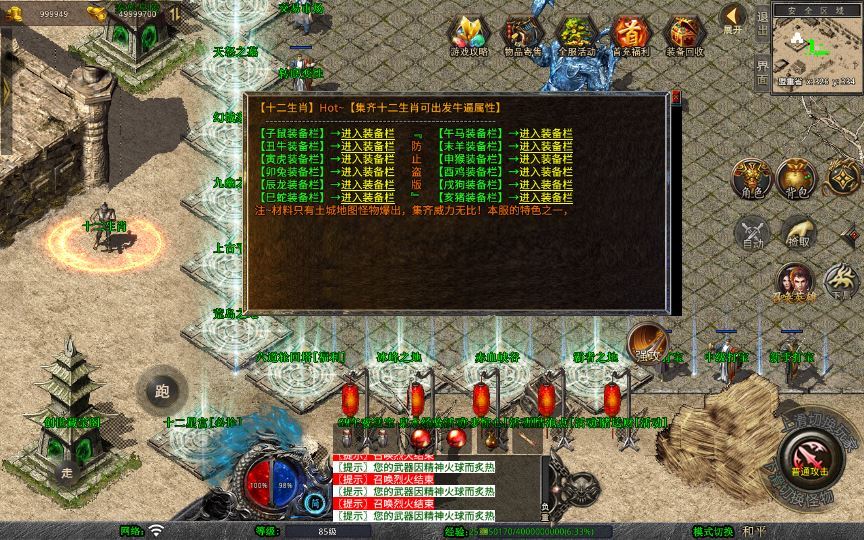
Task: Show the 全服活动 server events
Action: [x=576, y=36]
